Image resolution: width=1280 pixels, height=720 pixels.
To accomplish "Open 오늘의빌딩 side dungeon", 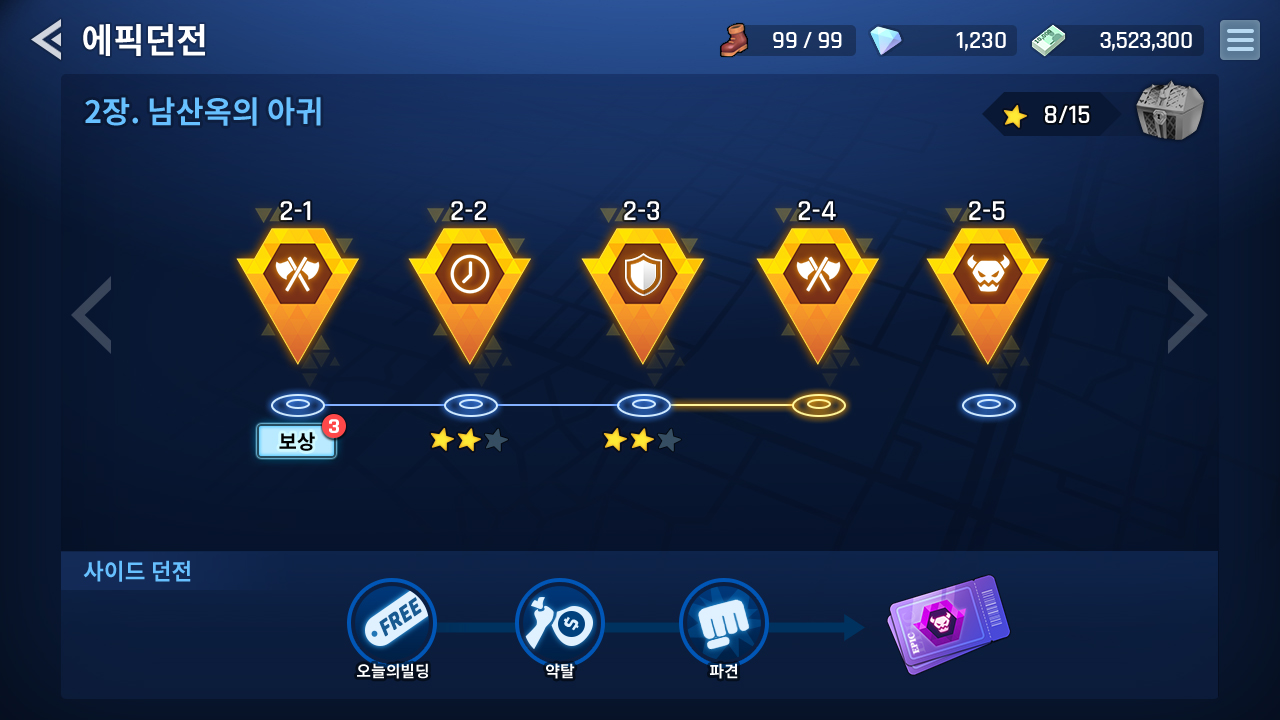I will coord(392,624).
